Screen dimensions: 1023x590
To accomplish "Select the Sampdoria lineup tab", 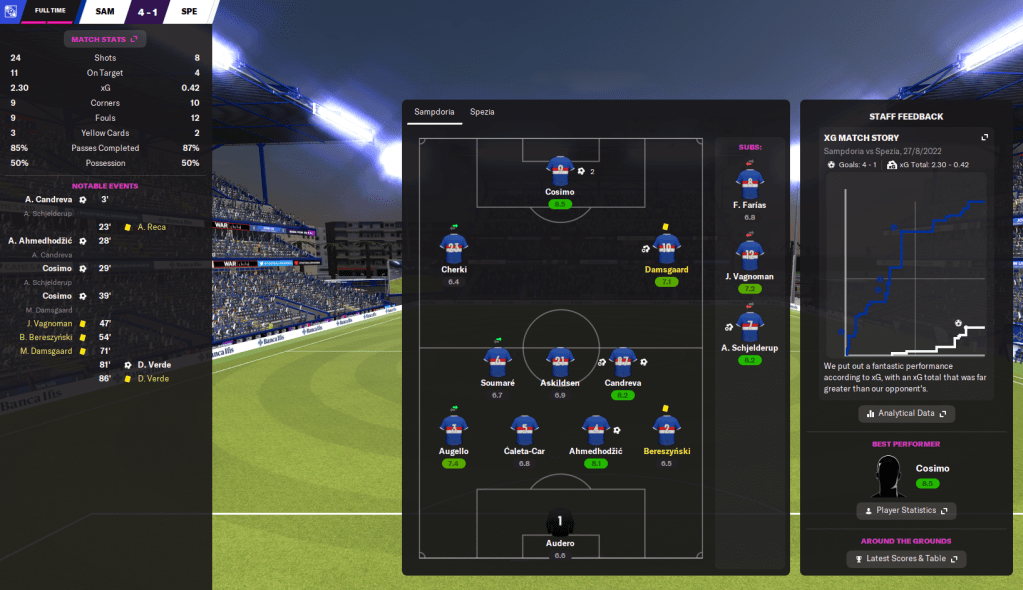I will click(x=434, y=112).
